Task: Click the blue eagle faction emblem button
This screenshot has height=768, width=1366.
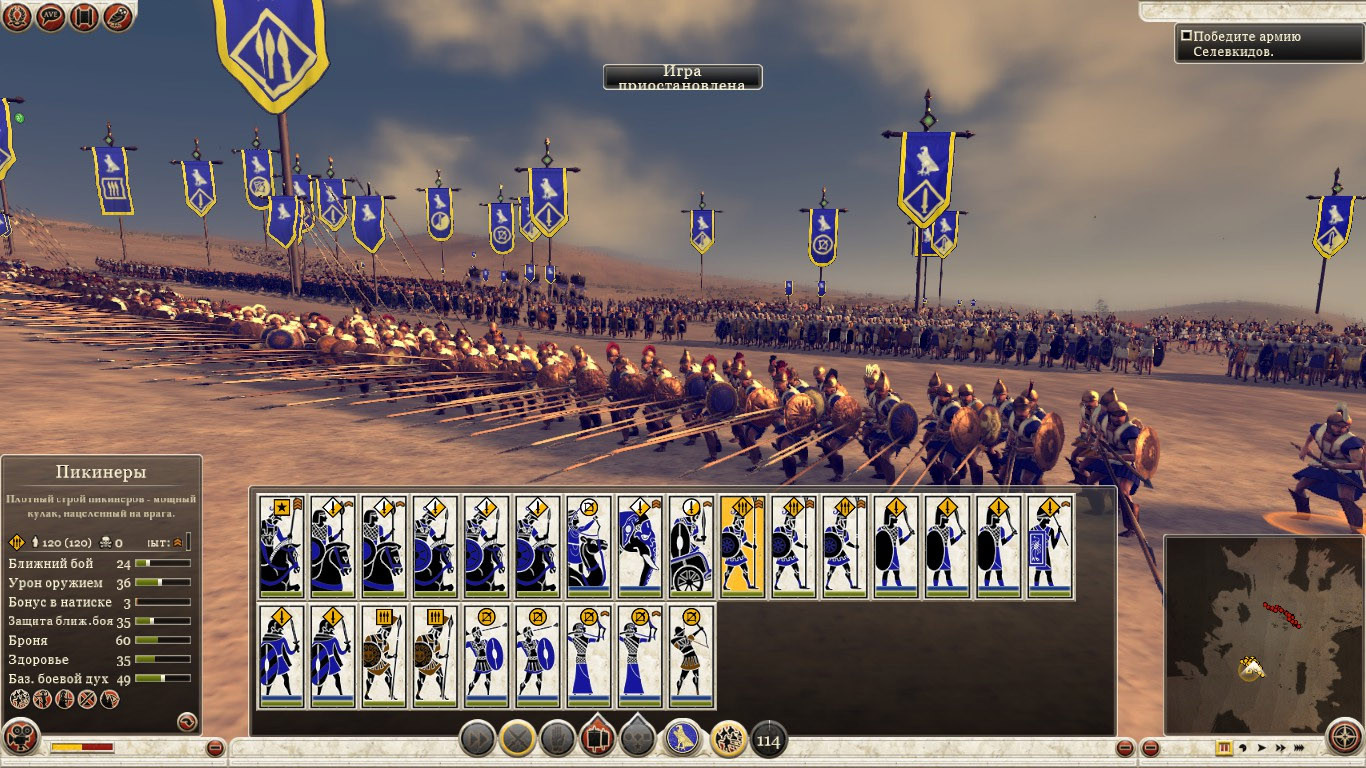Action: (683, 739)
